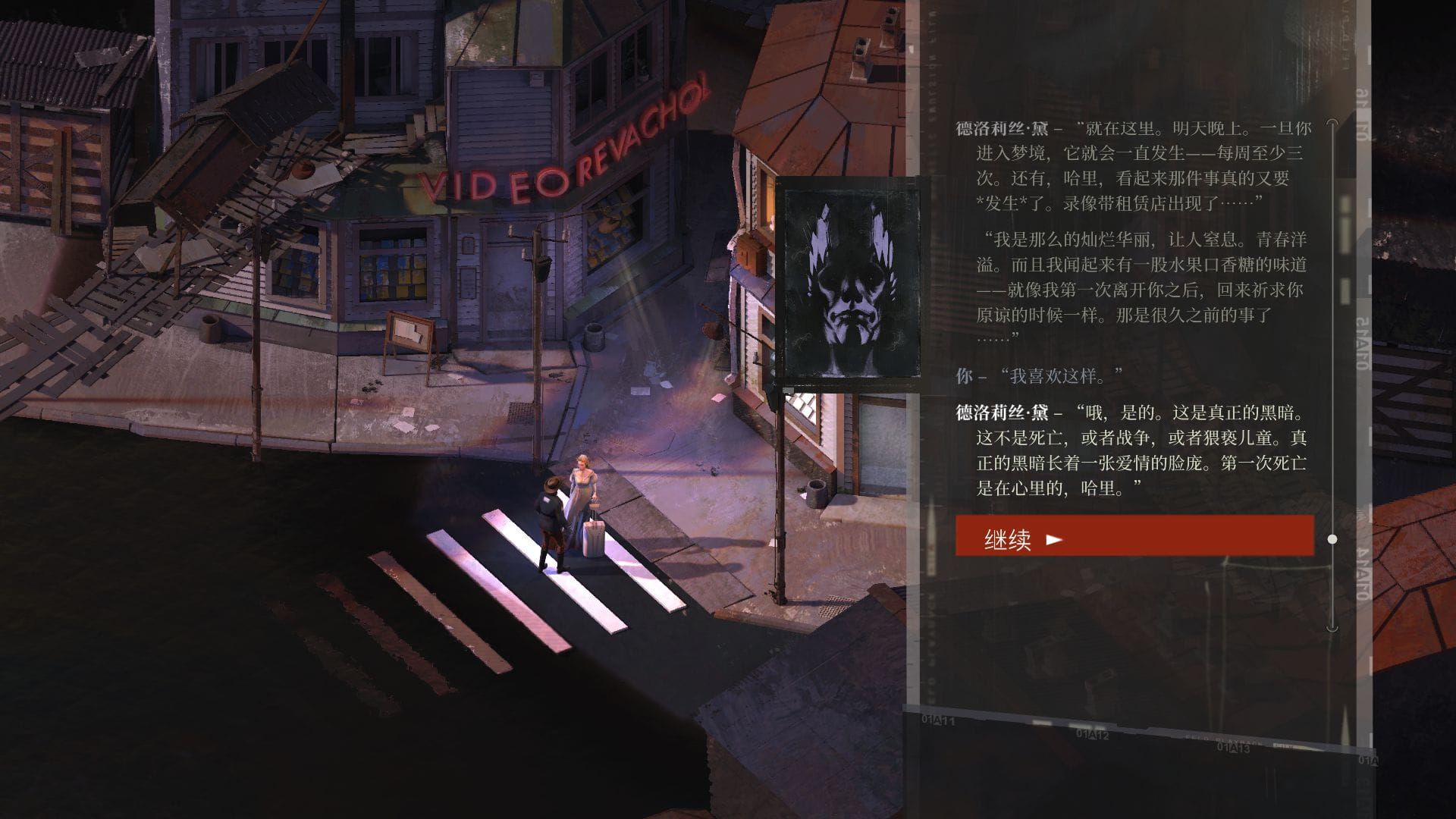Click the red 继续 continue button
Viewport: 1456px width, 819px height.
tap(1134, 536)
